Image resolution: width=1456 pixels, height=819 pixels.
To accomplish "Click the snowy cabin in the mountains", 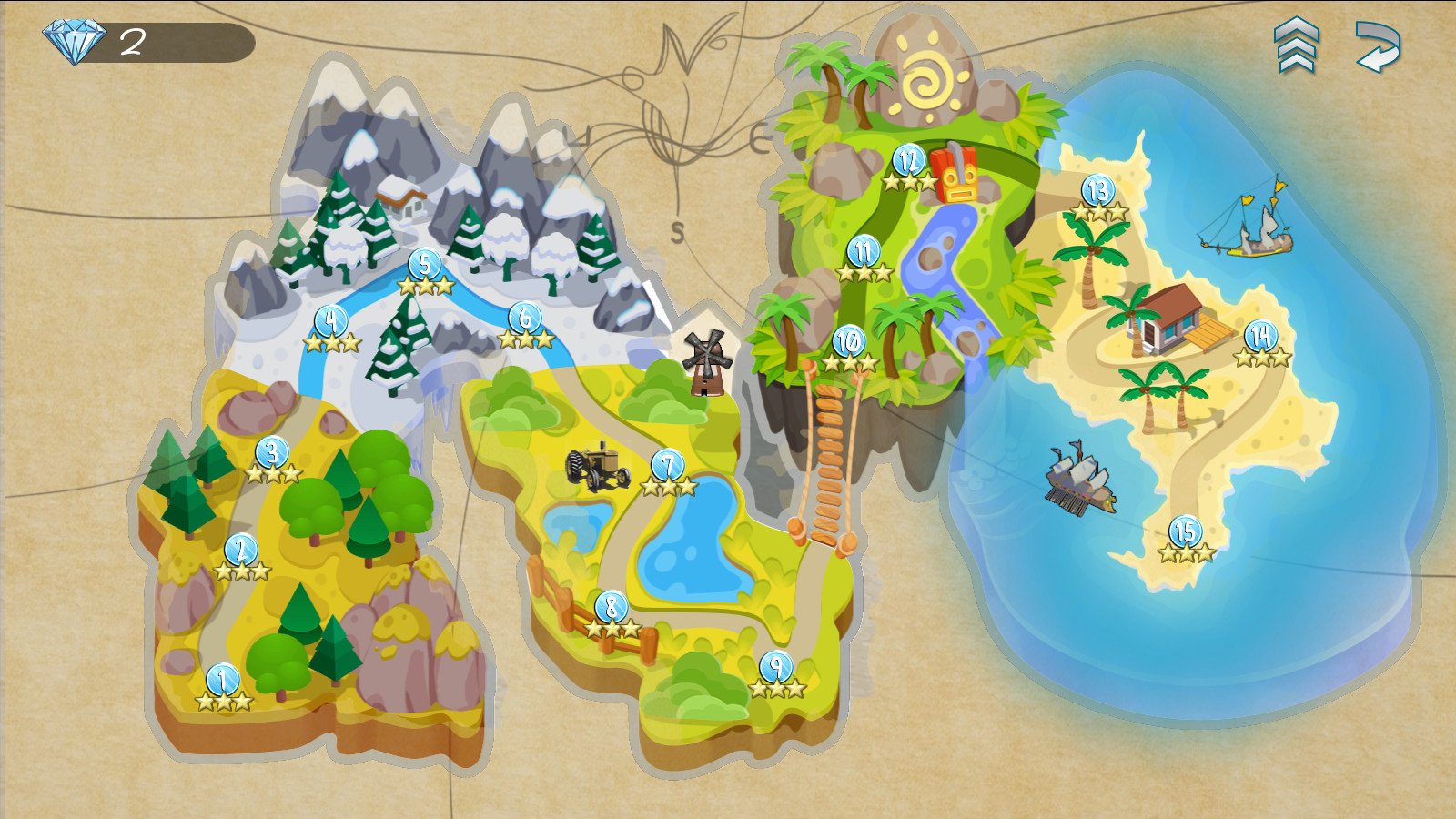I will point(399,197).
